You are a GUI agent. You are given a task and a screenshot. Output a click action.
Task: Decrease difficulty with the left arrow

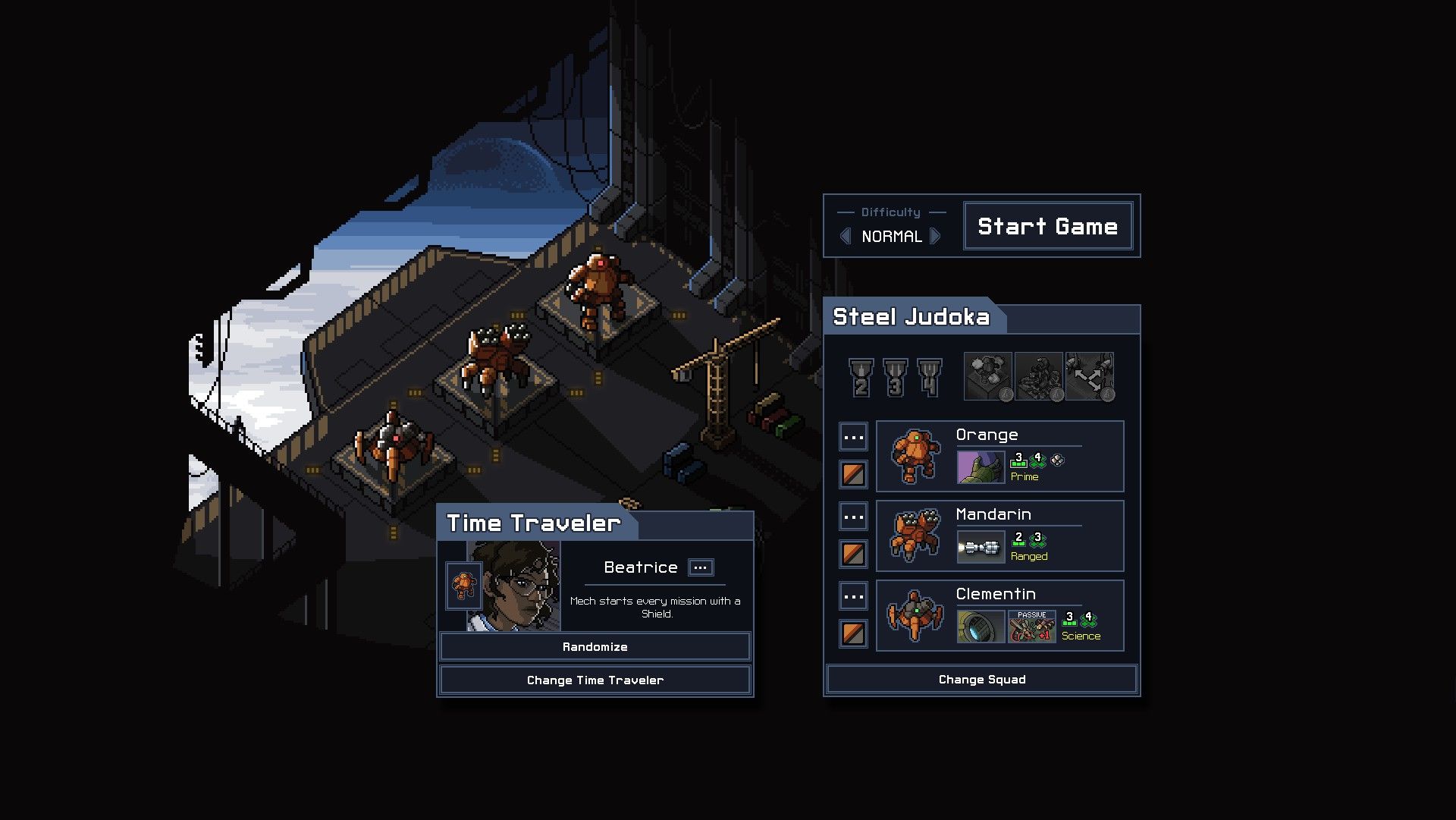[846, 237]
